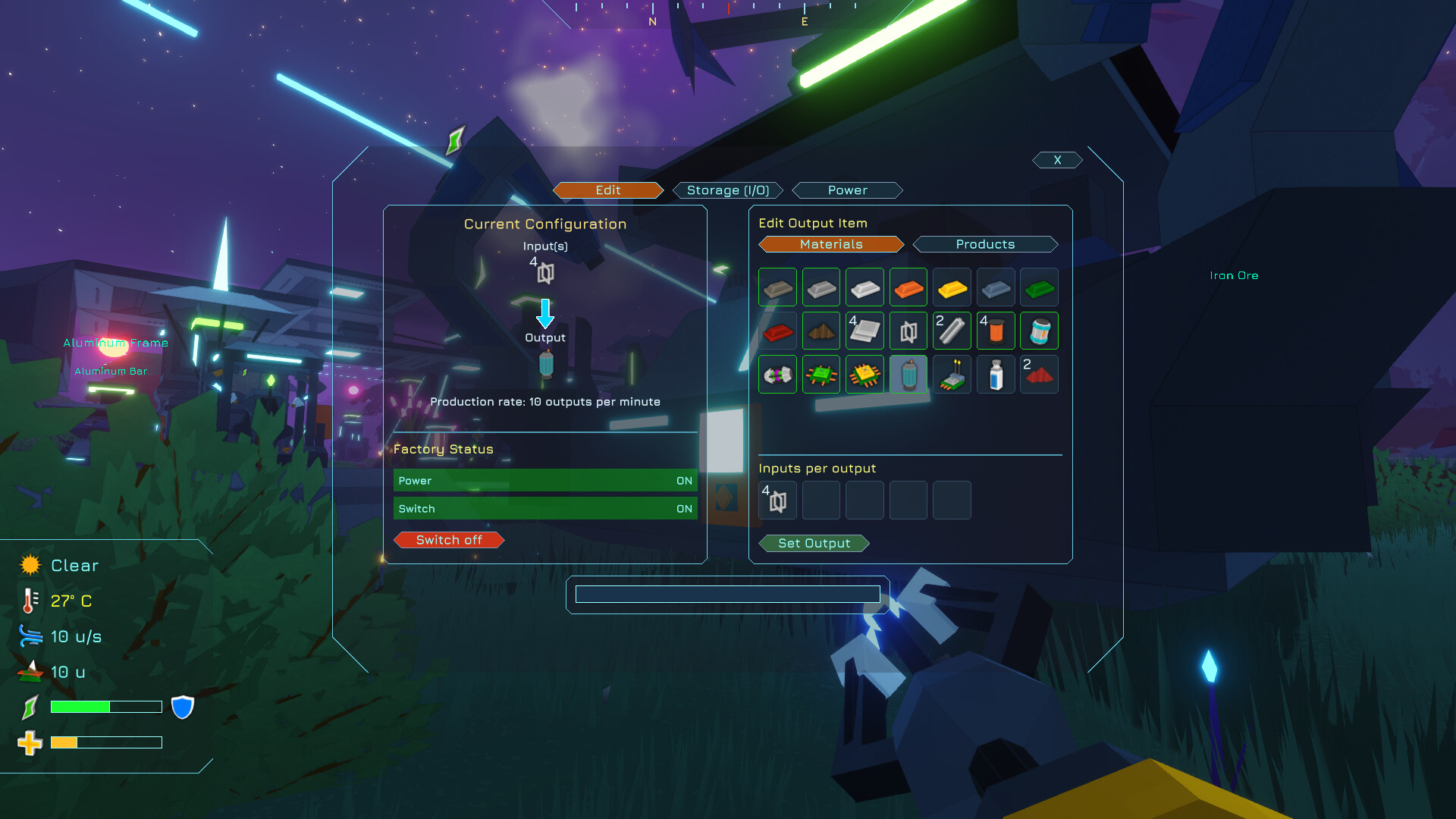Select the orange copper bar material
The image size is (1456, 819).
(x=908, y=287)
